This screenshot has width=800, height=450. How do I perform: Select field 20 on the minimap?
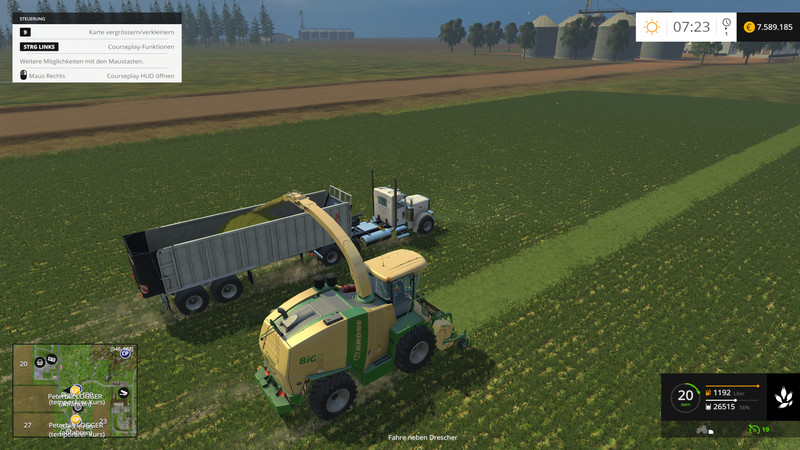[23, 364]
